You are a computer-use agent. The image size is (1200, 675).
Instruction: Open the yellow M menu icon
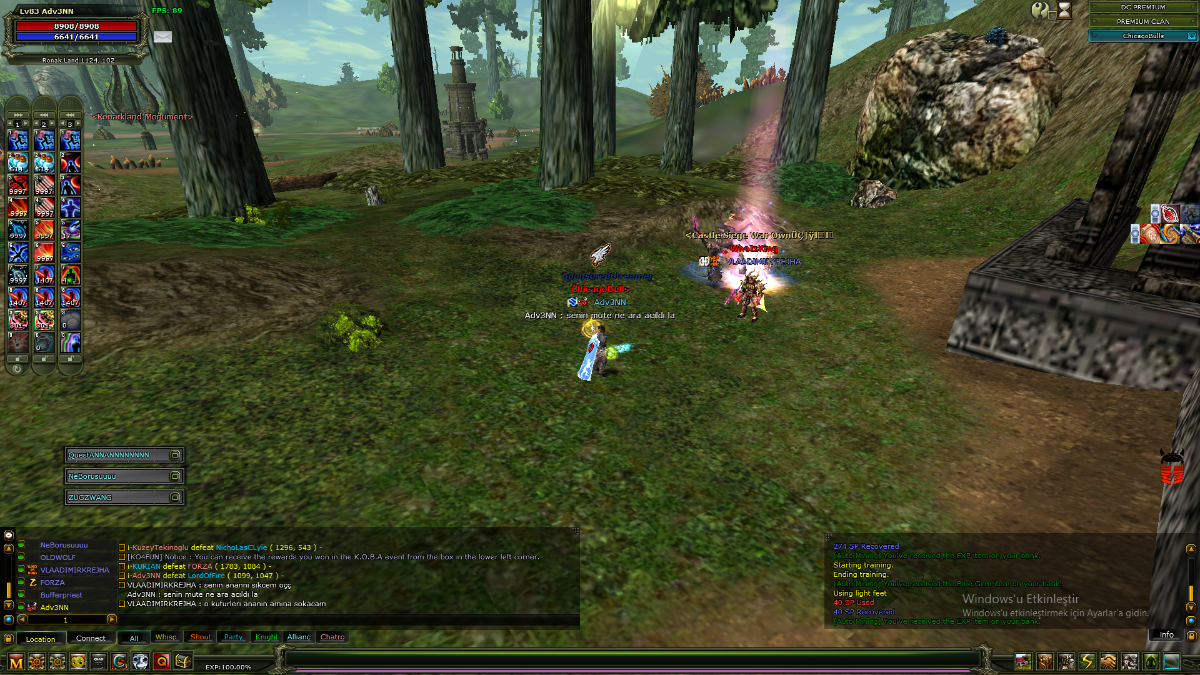pos(16,661)
